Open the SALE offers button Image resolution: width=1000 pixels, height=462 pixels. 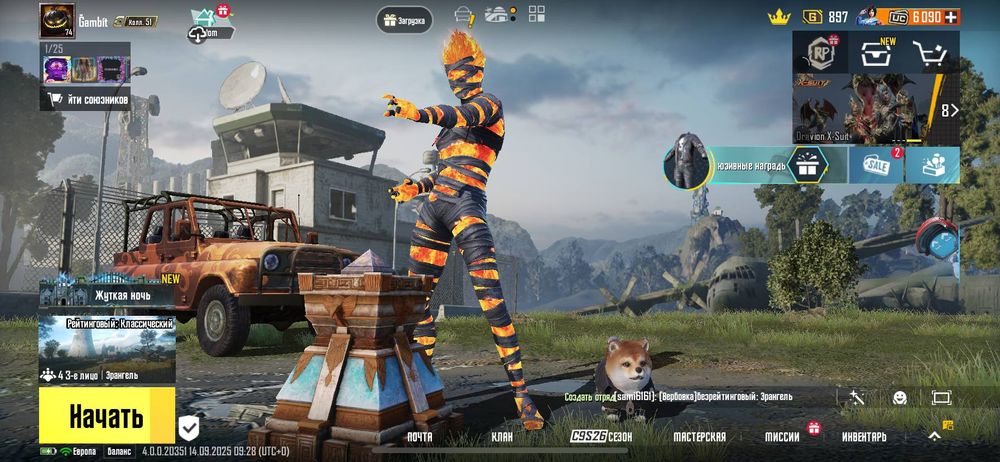point(877,165)
